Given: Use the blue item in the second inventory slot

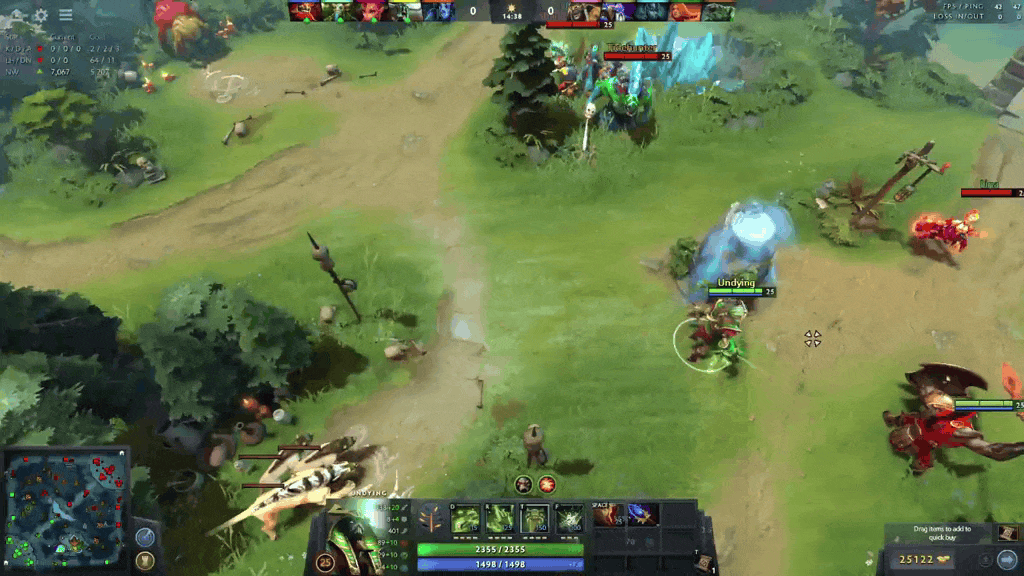Looking at the screenshot, I should coord(643,515).
